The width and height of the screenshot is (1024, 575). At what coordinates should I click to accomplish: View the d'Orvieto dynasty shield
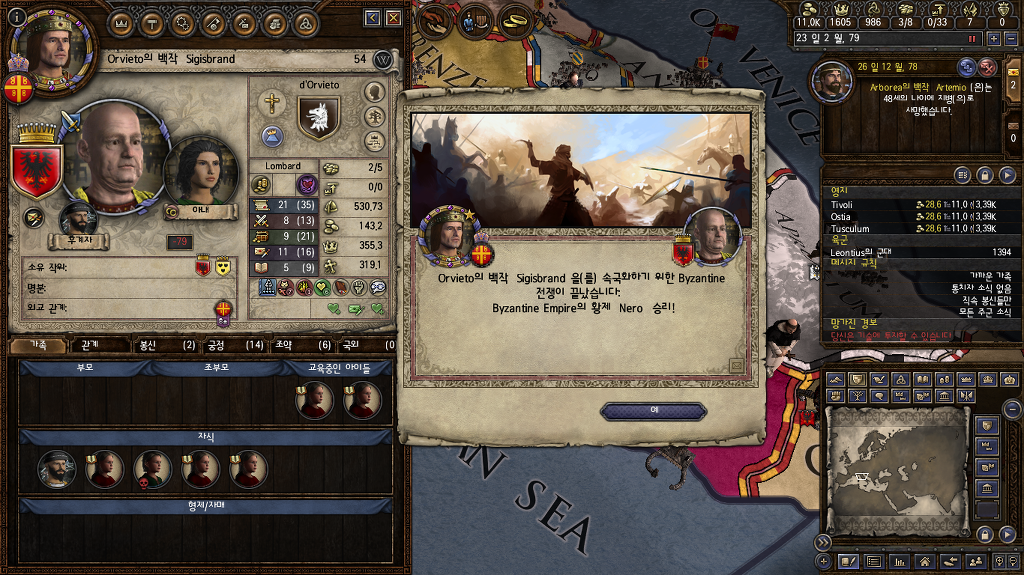[x=318, y=118]
